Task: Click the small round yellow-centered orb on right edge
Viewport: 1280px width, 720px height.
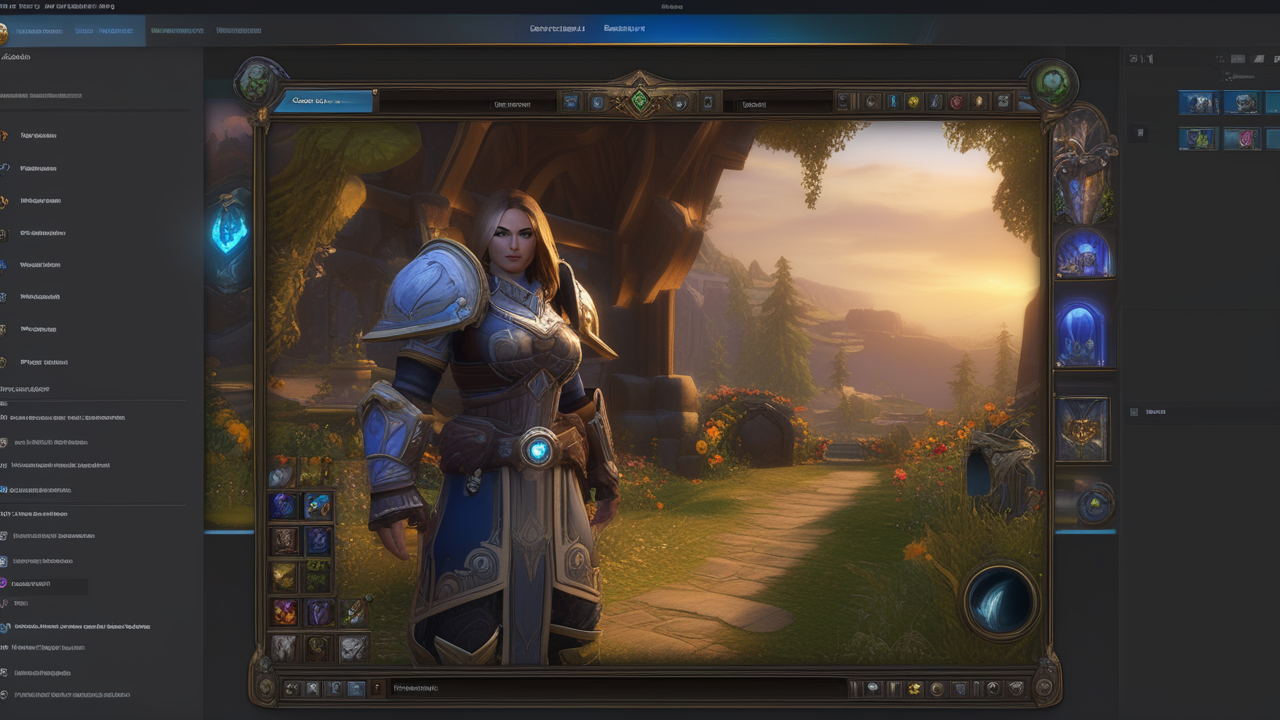Action: coord(1095,504)
